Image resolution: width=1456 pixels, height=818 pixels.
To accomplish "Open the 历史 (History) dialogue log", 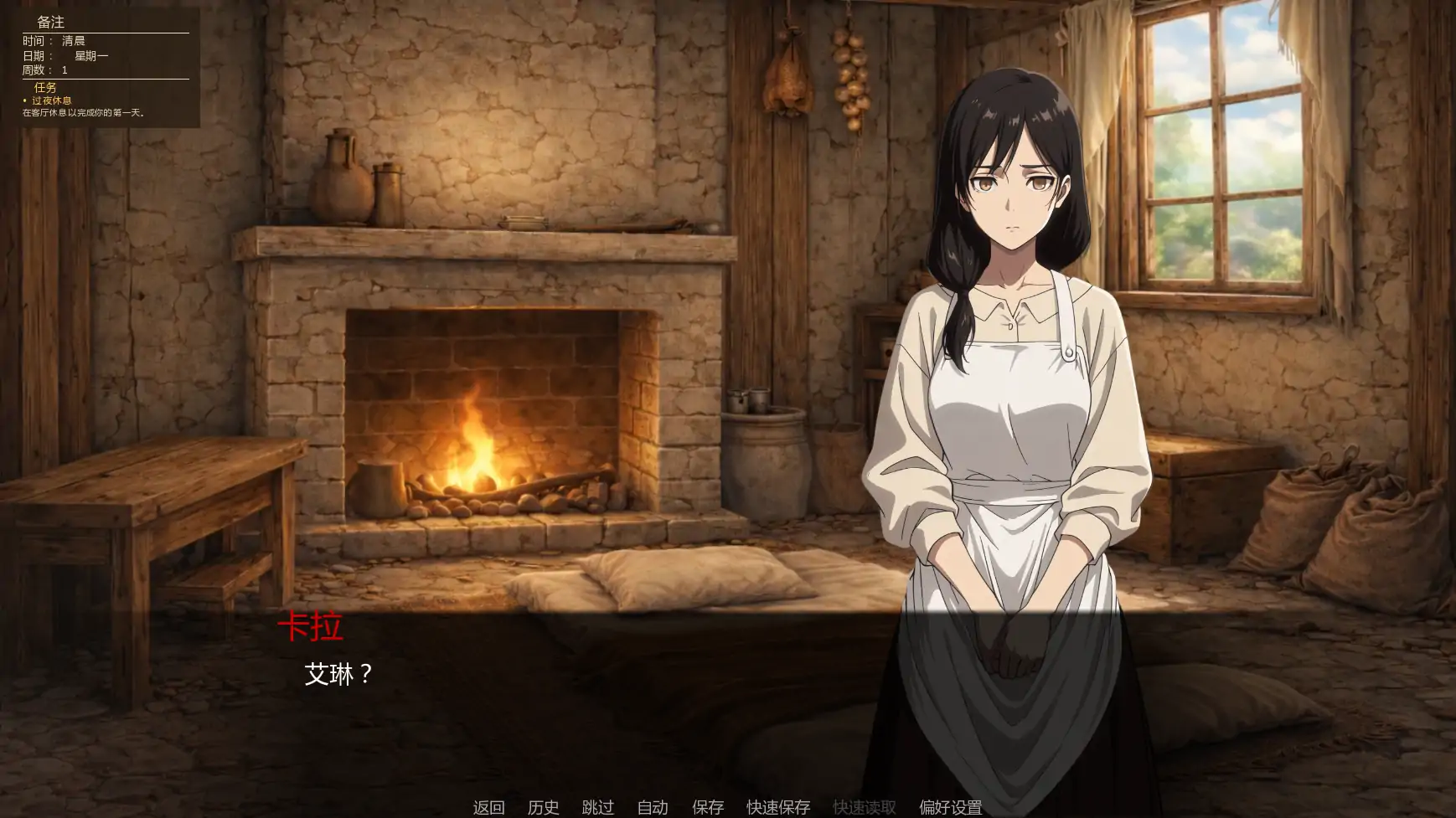I will coord(545,808).
